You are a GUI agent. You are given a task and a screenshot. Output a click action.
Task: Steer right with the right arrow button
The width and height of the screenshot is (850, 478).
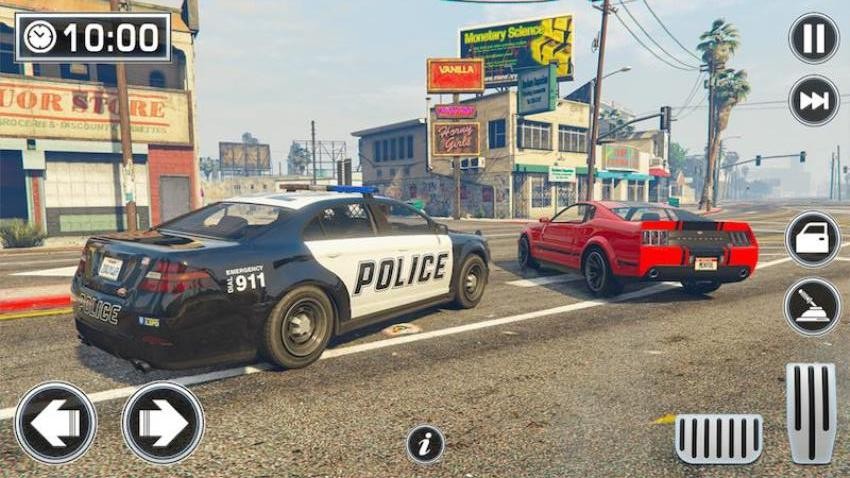(163, 423)
